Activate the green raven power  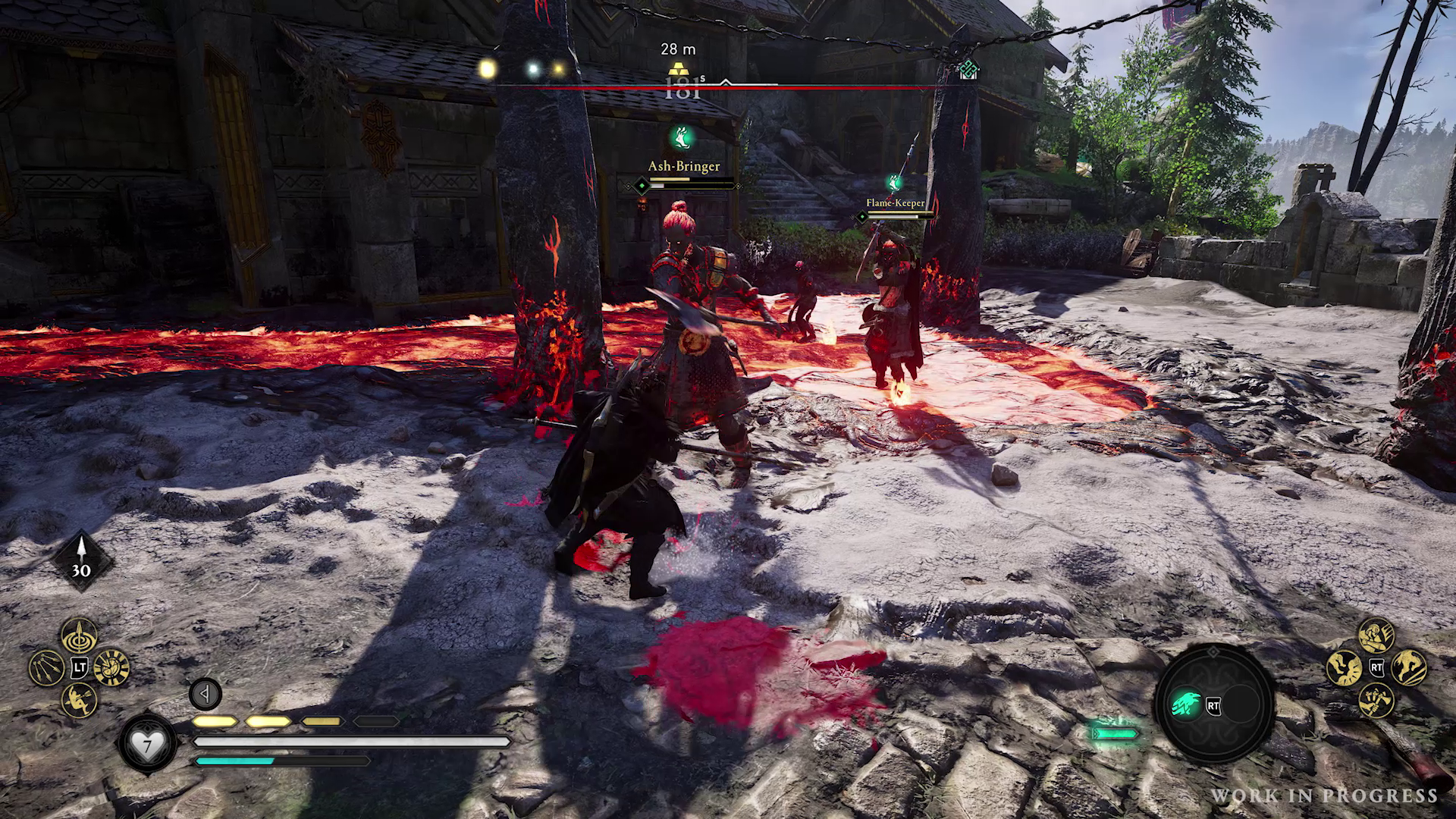click(x=1185, y=705)
